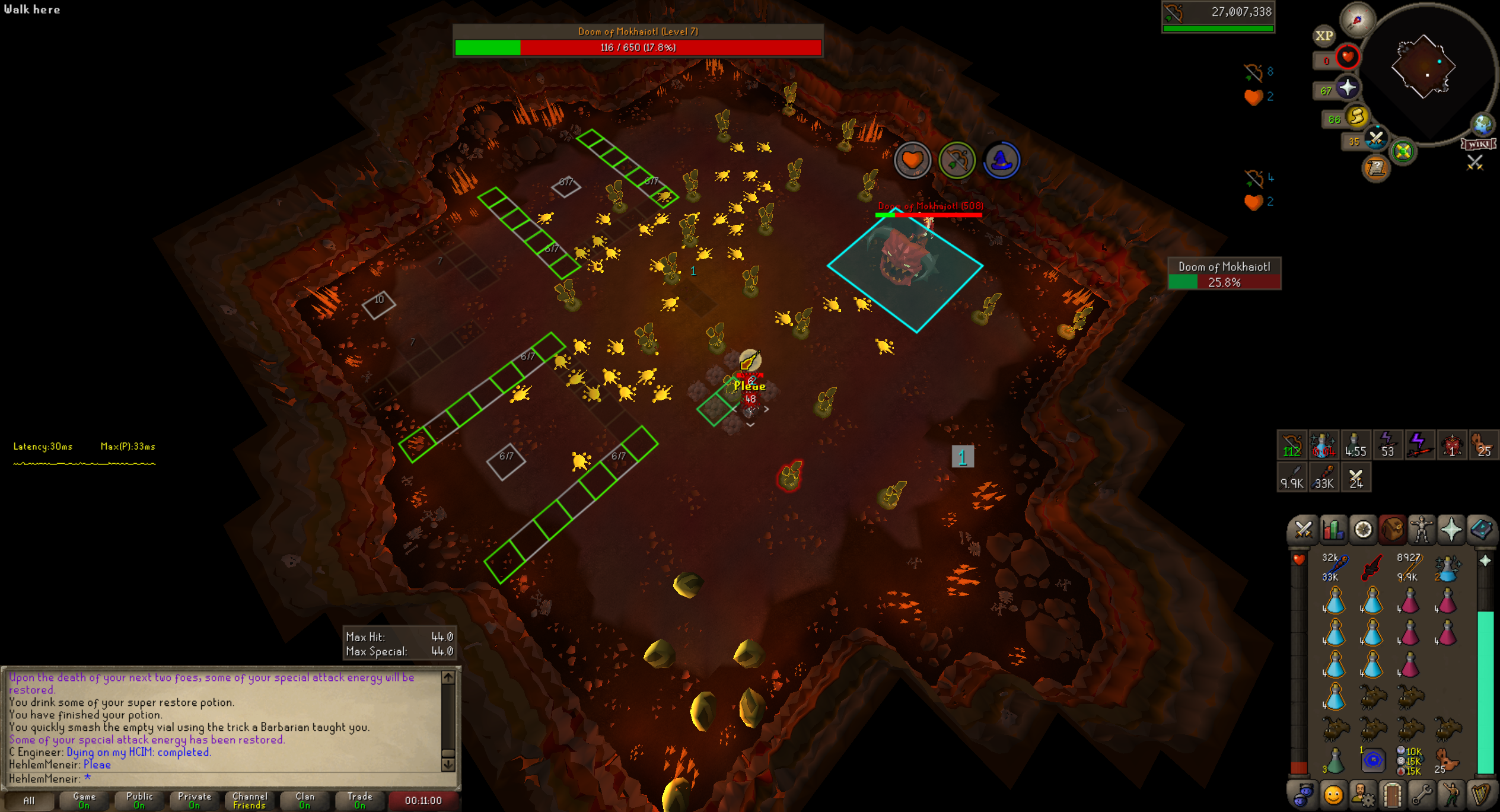Viewport: 1500px width, 812px height.
Task: Open the Logout door tab
Action: (x=1391, y=795)
